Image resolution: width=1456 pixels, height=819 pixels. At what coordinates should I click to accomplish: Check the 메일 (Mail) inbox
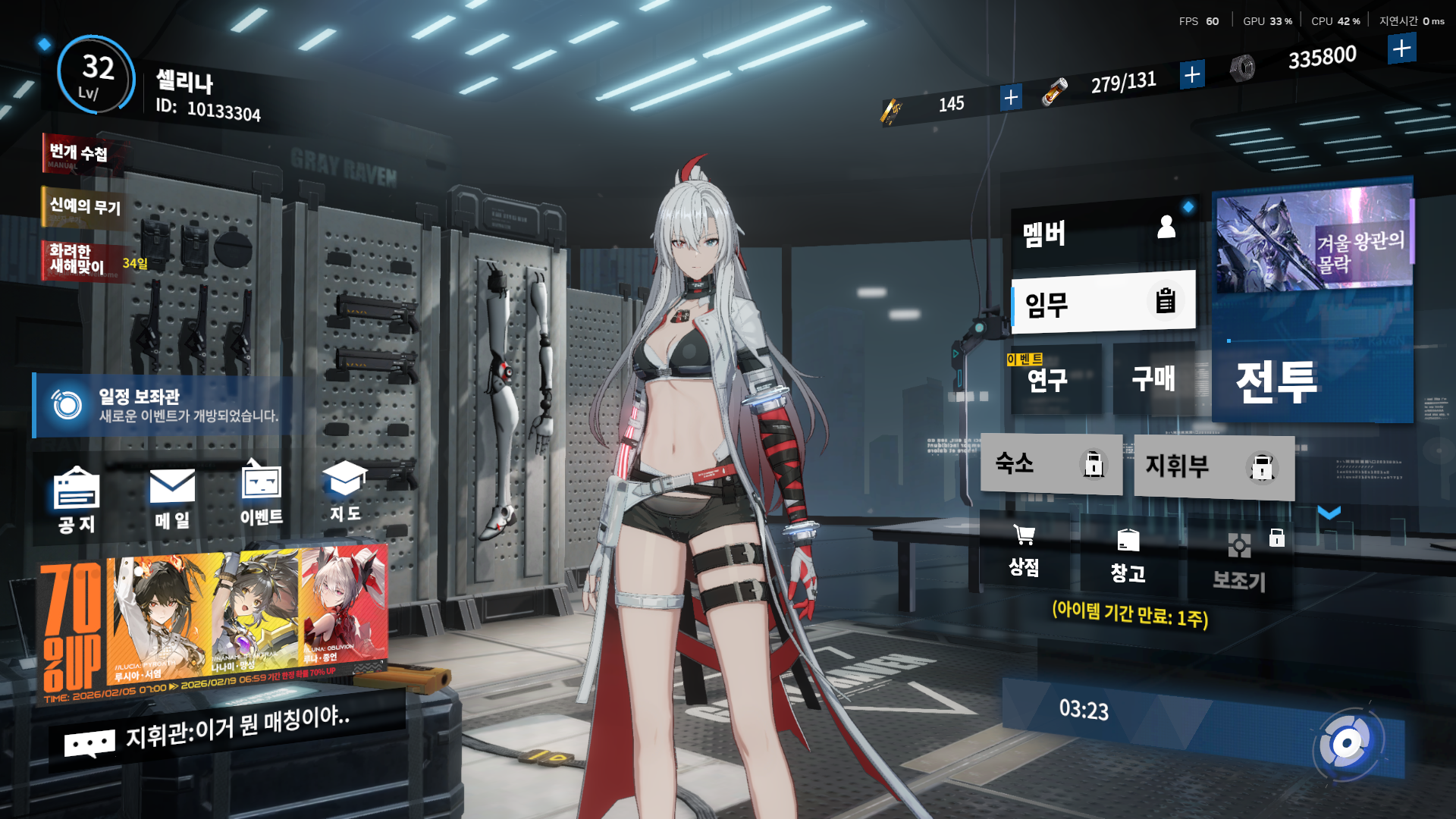point(172,498)
